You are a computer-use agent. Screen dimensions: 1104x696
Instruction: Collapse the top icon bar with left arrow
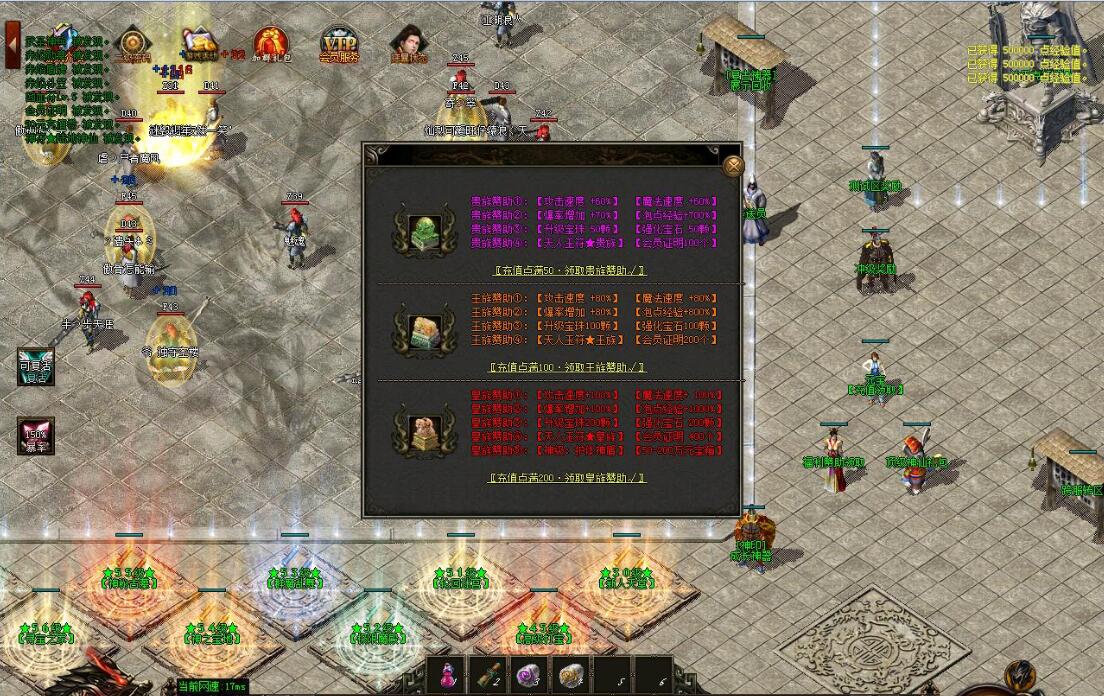tap(12, 45)
